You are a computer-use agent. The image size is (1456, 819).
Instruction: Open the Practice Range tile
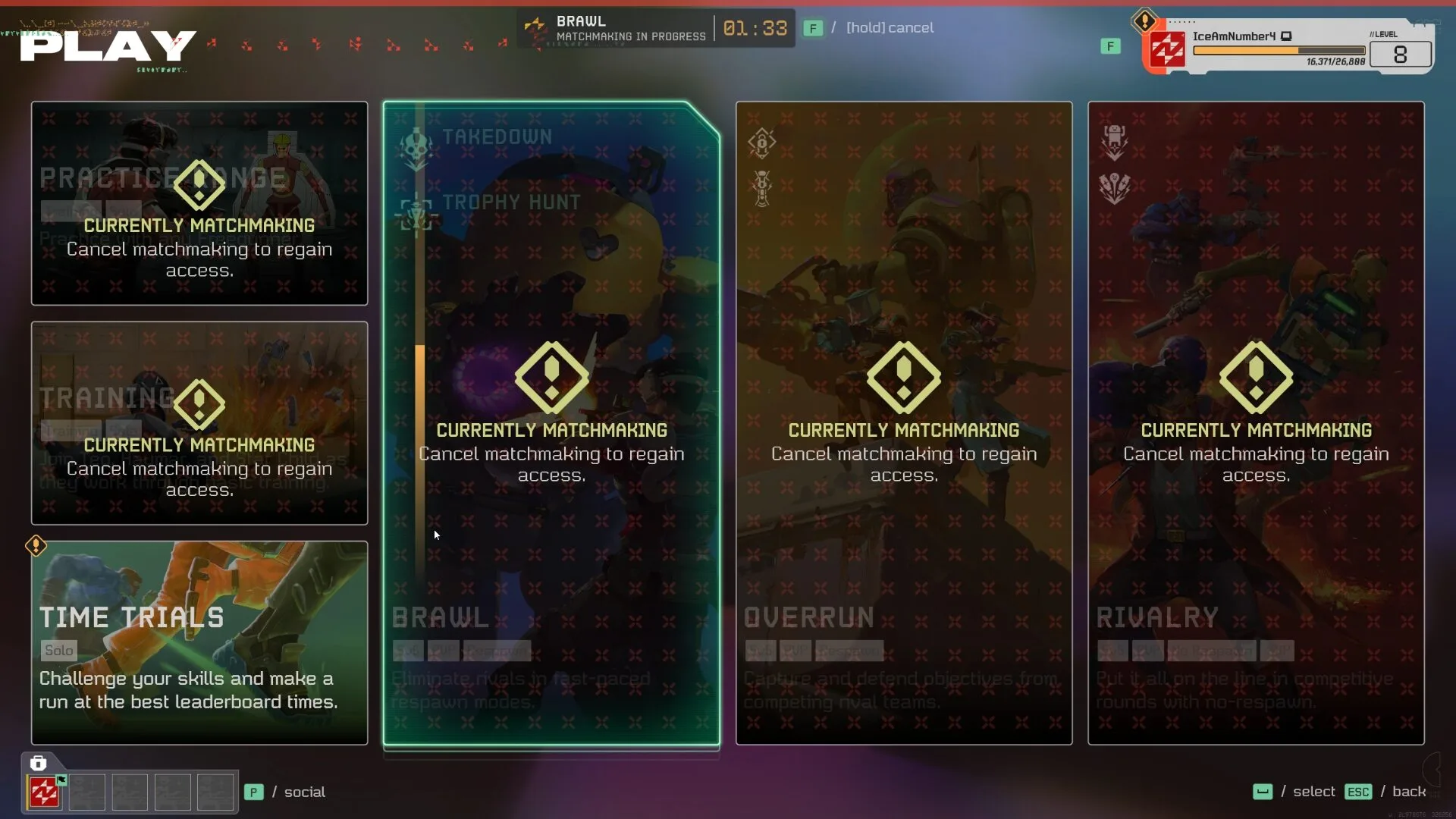pos(199,203)
